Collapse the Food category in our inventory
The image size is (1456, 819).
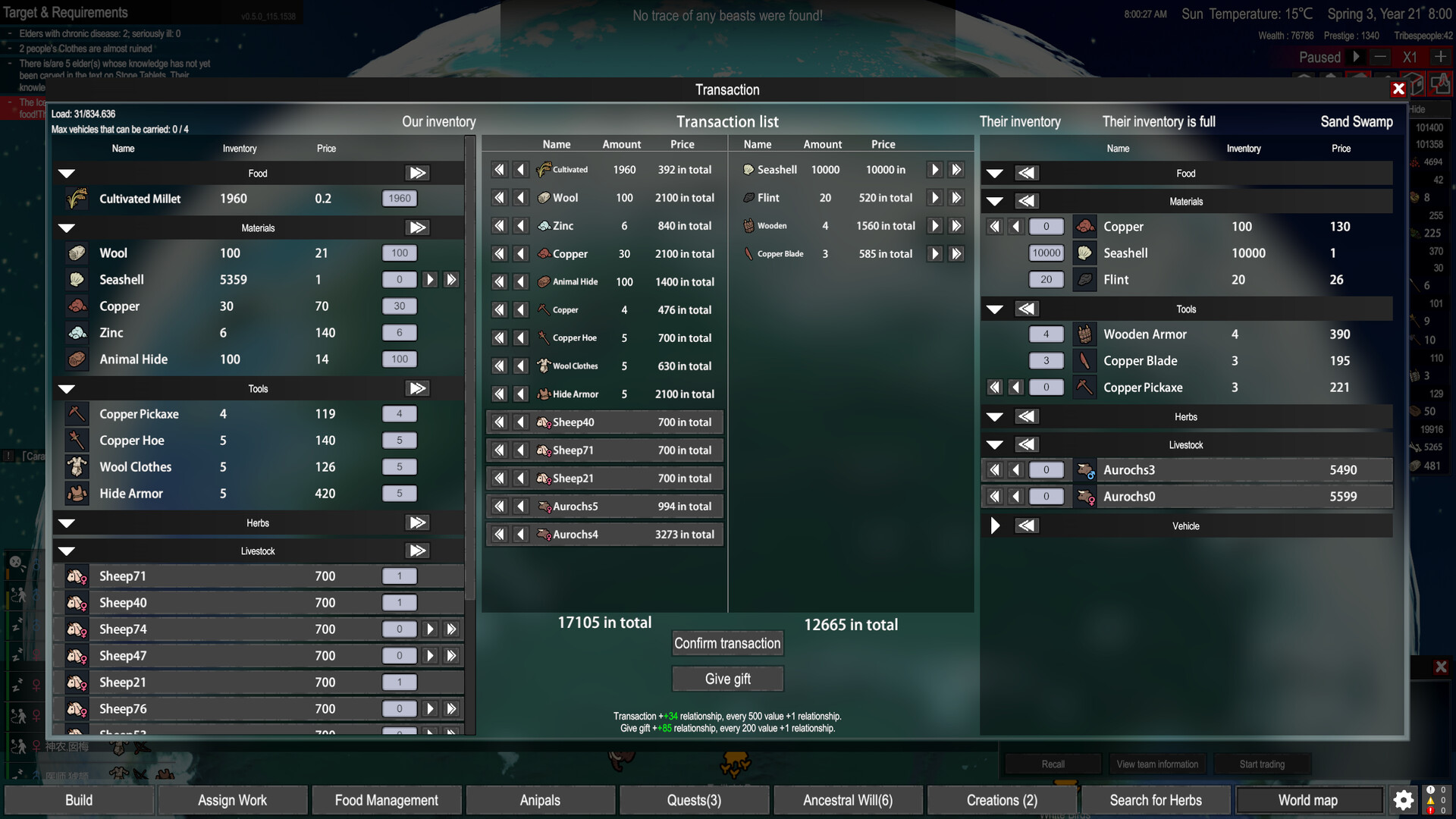pyautogui.click(x=66, y=173)
